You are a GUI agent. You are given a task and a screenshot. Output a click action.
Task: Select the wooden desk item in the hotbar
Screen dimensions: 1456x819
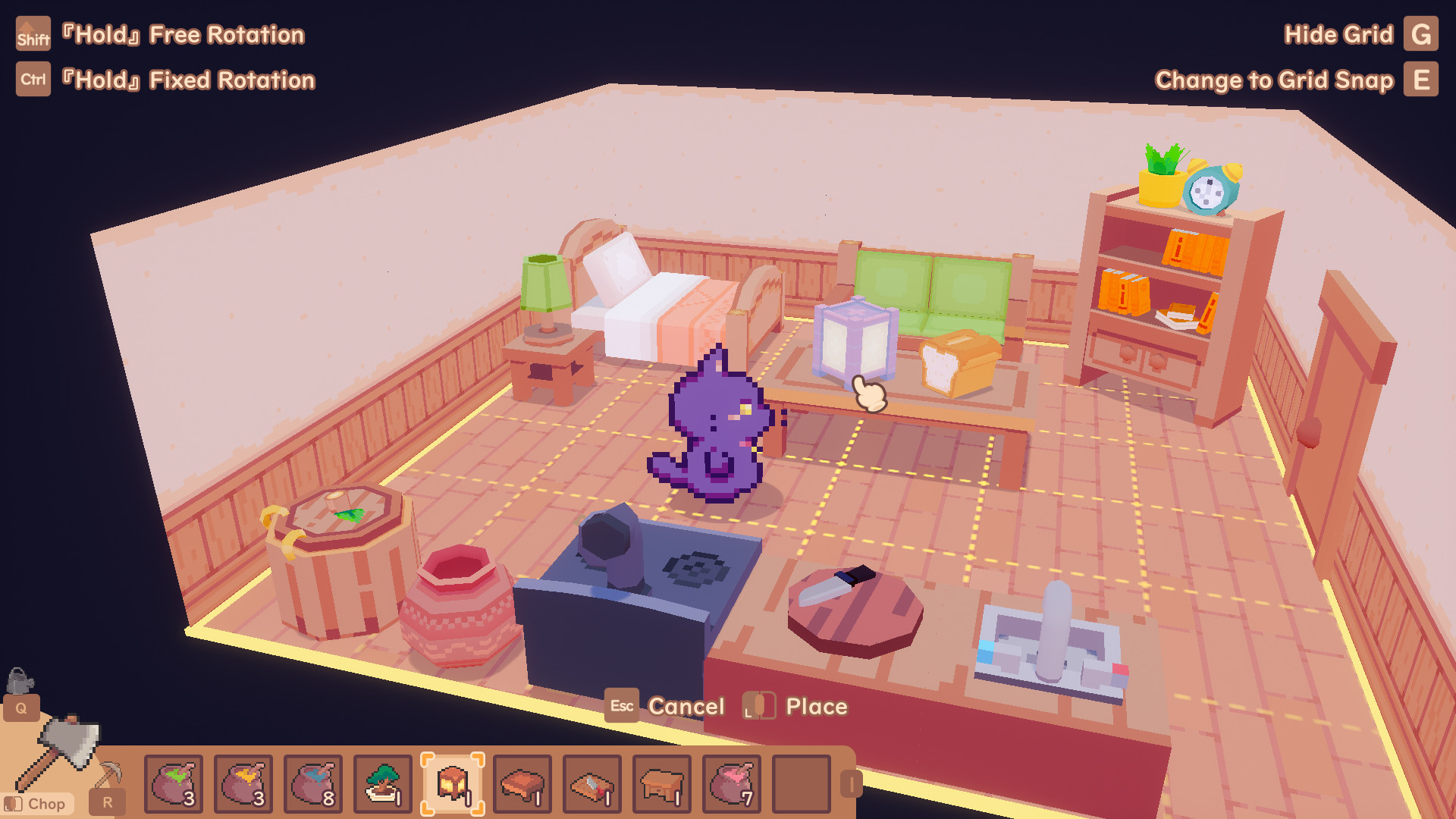click(x=661, y=783)
